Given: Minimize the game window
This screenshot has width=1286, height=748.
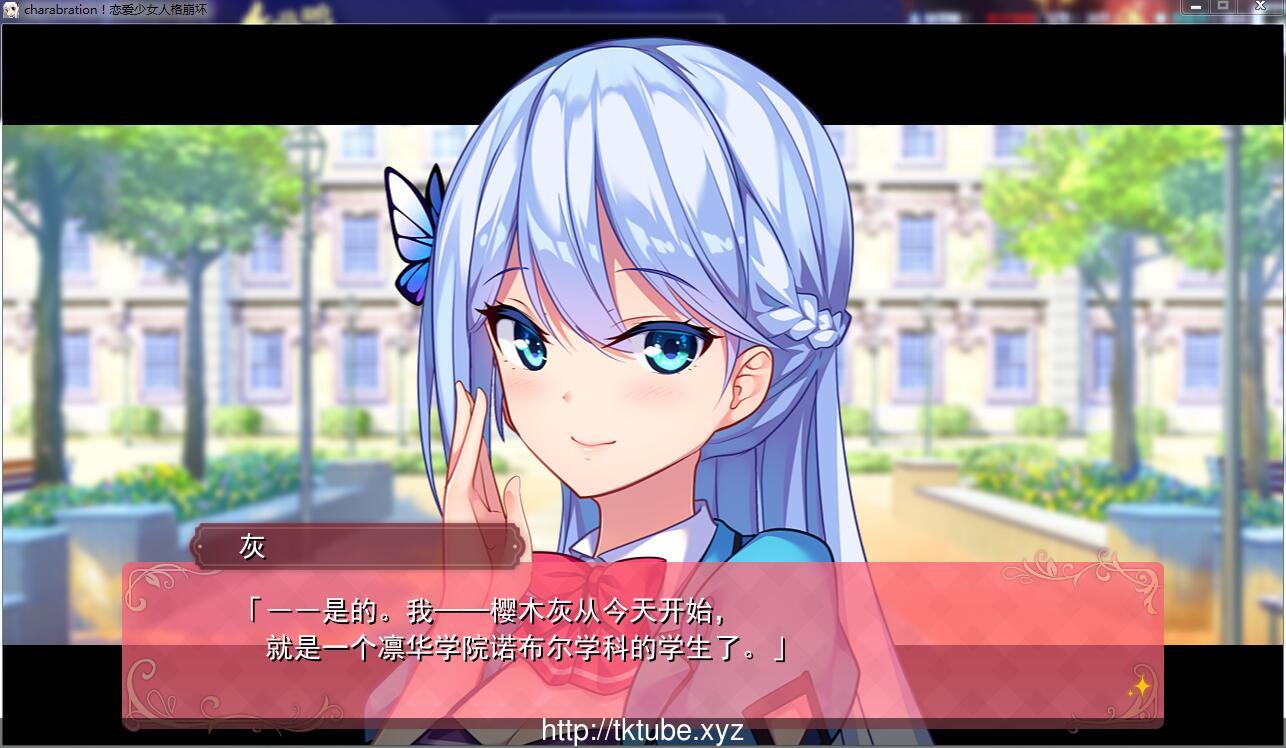Looking at the screenshot, I should point(1196,7).
